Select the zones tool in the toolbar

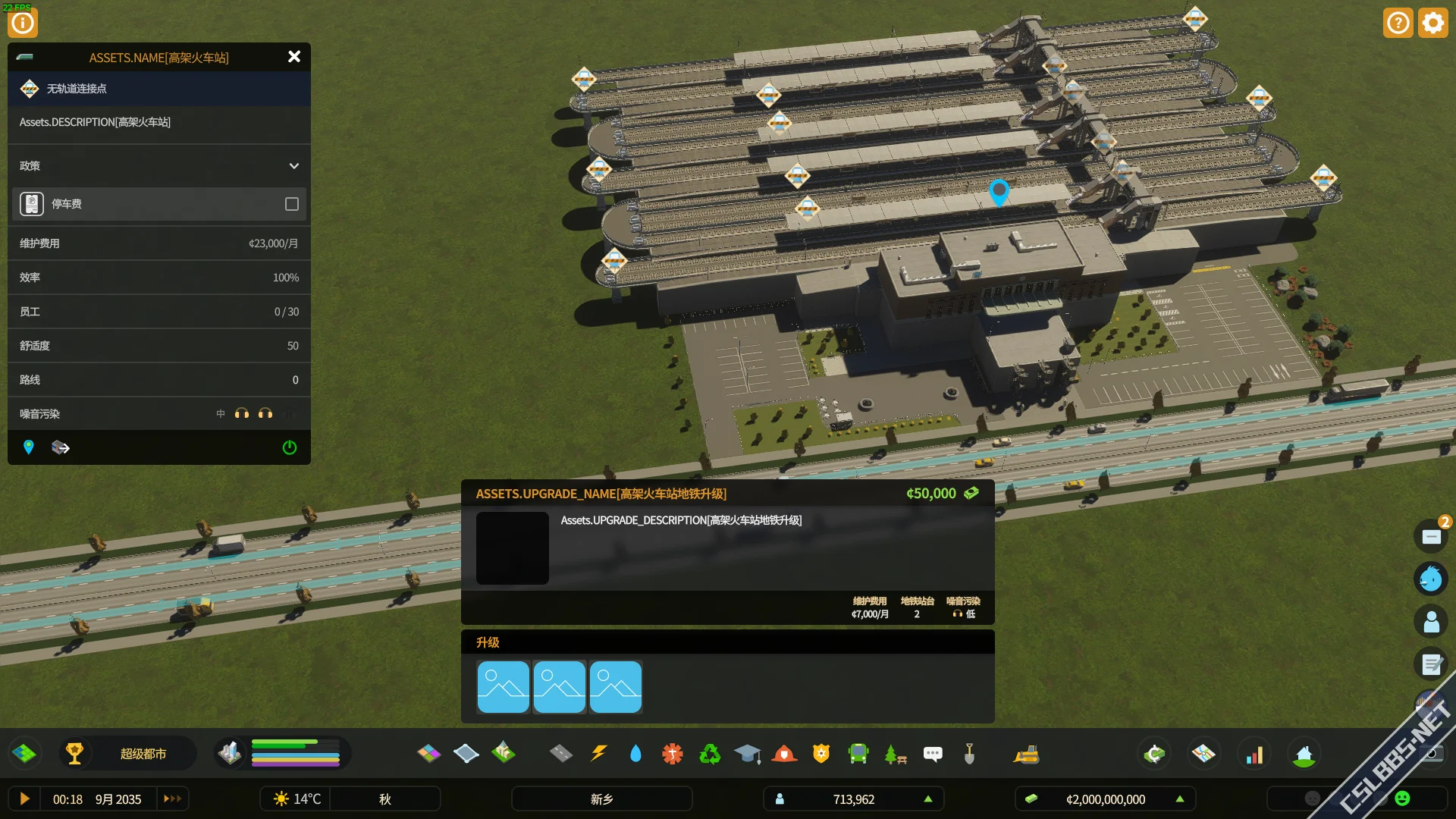pos(429,754)
